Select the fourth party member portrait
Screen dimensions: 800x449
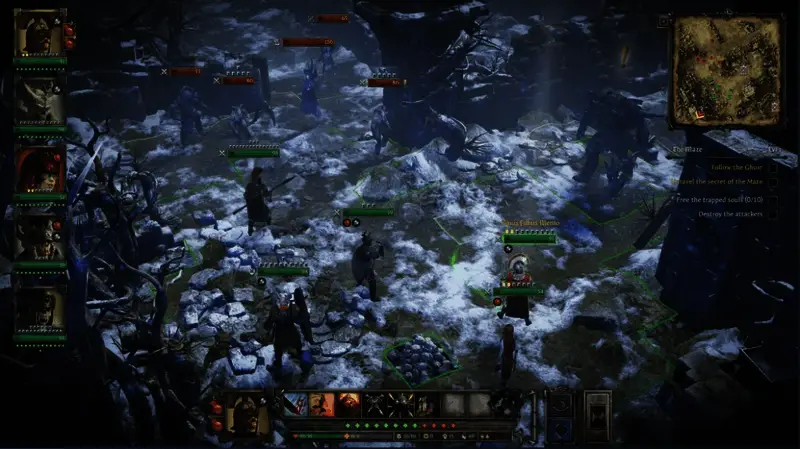(40, 237)
